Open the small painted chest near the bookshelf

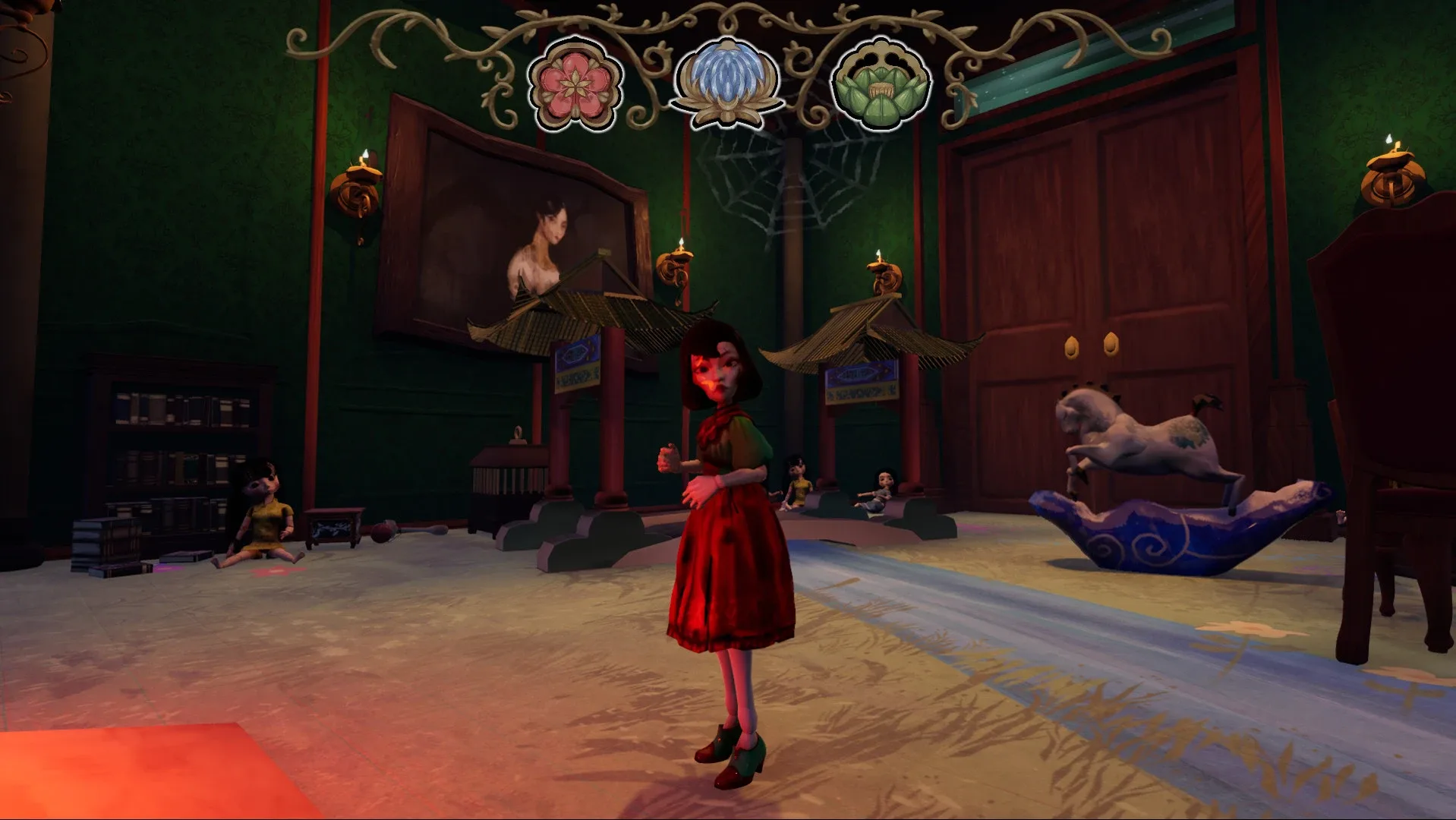334,524
